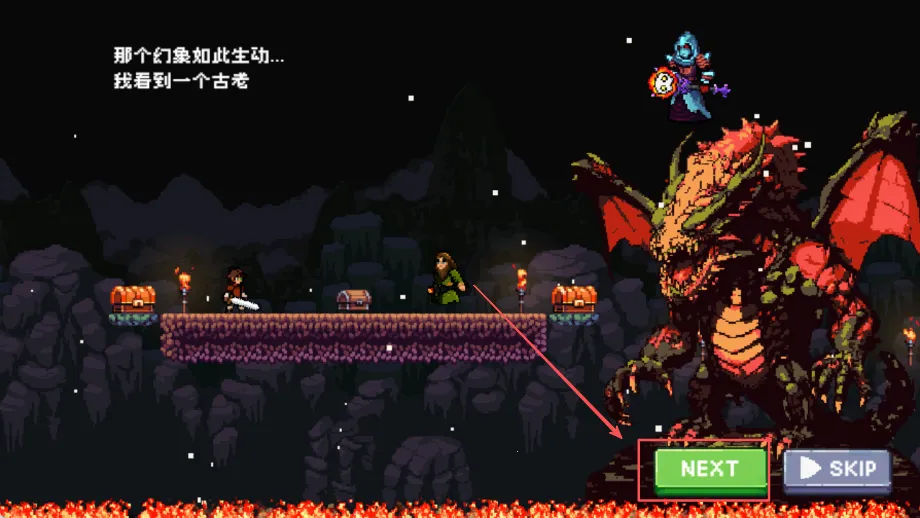Advance the cutscene with the NEXT button
Image resolution: width=920 pixels, height=518 pixels.
tap(710, 469)
